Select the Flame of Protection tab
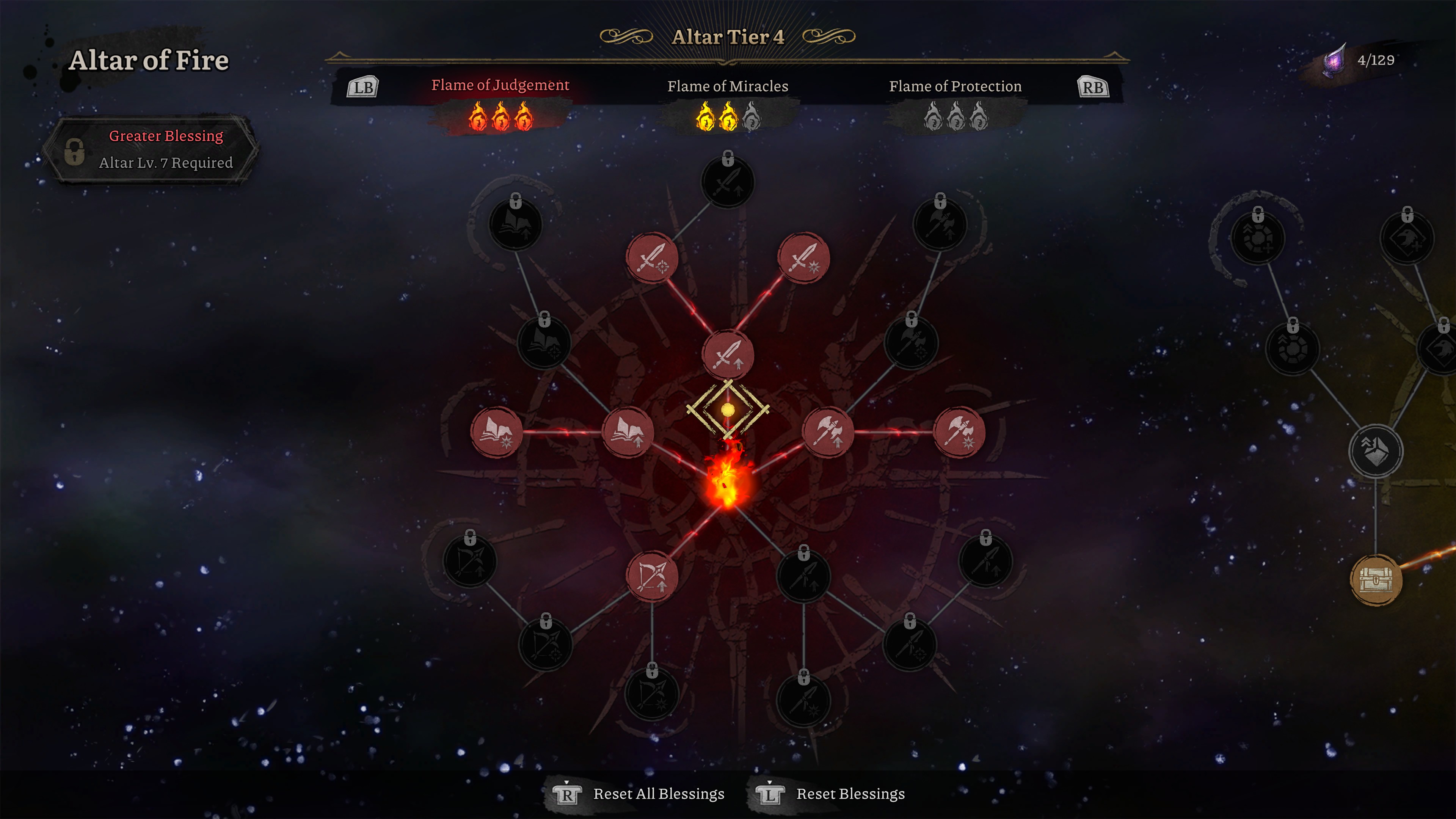1456x819 pixels. pos(955,87)
